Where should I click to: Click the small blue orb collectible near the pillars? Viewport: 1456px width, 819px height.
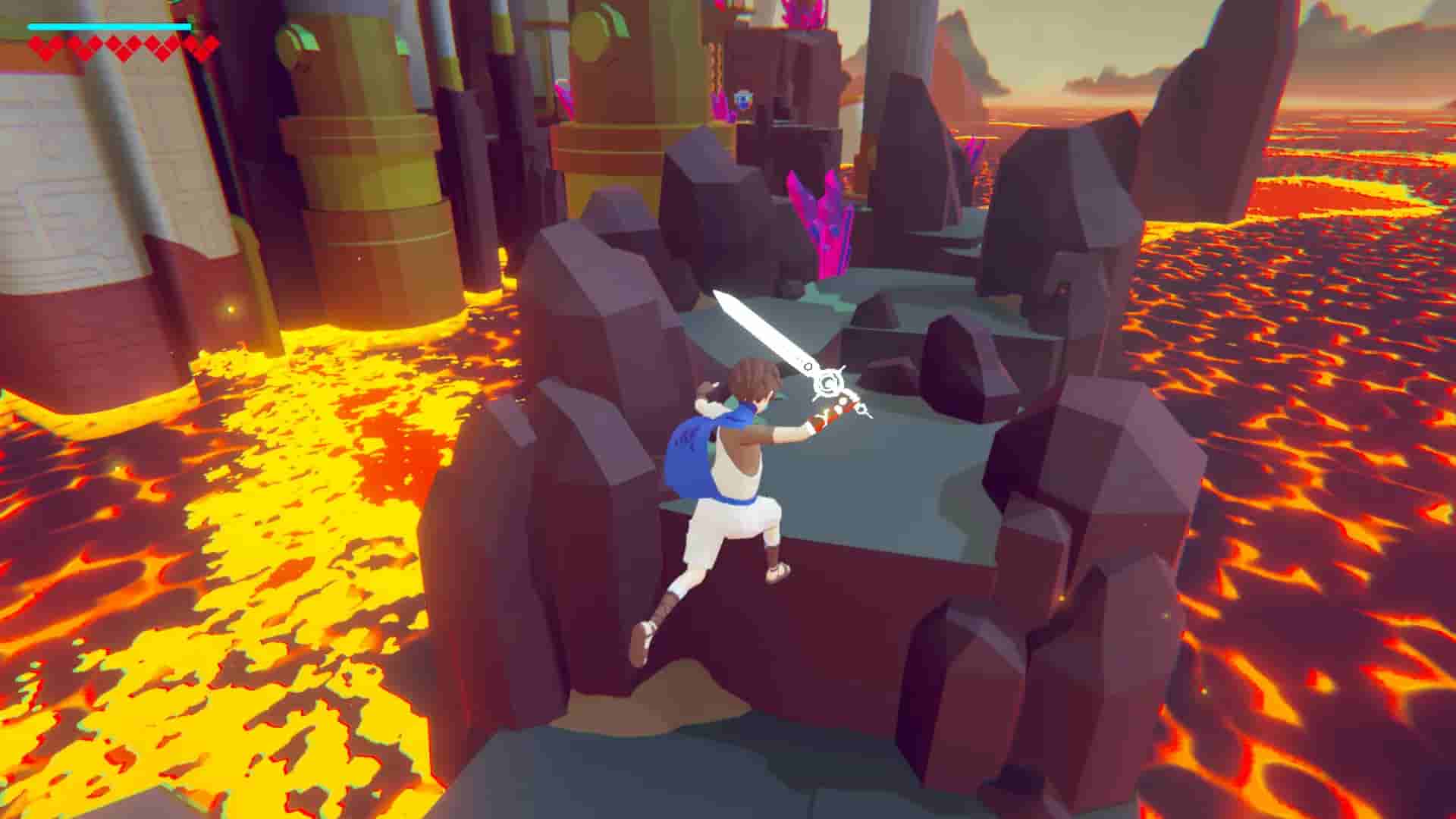pyautogui.click(x=742, y=97)
